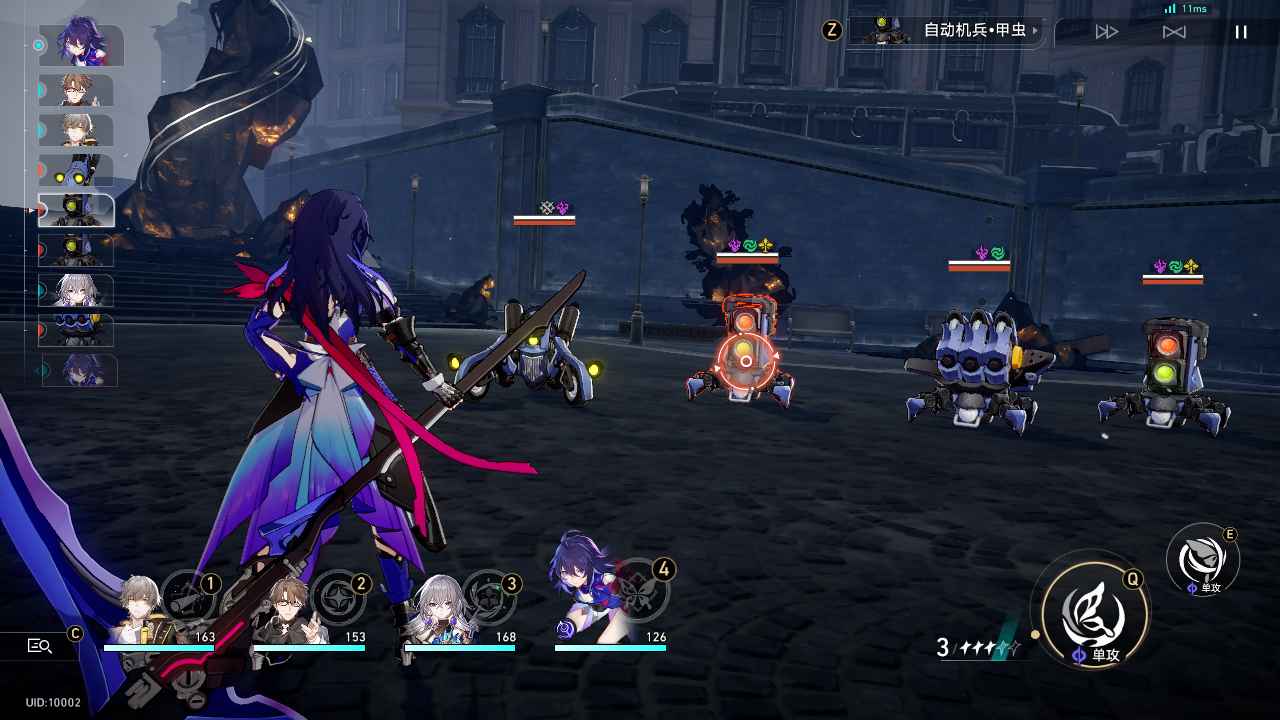Select Bronya's portrait in party bar

(441, 610)
